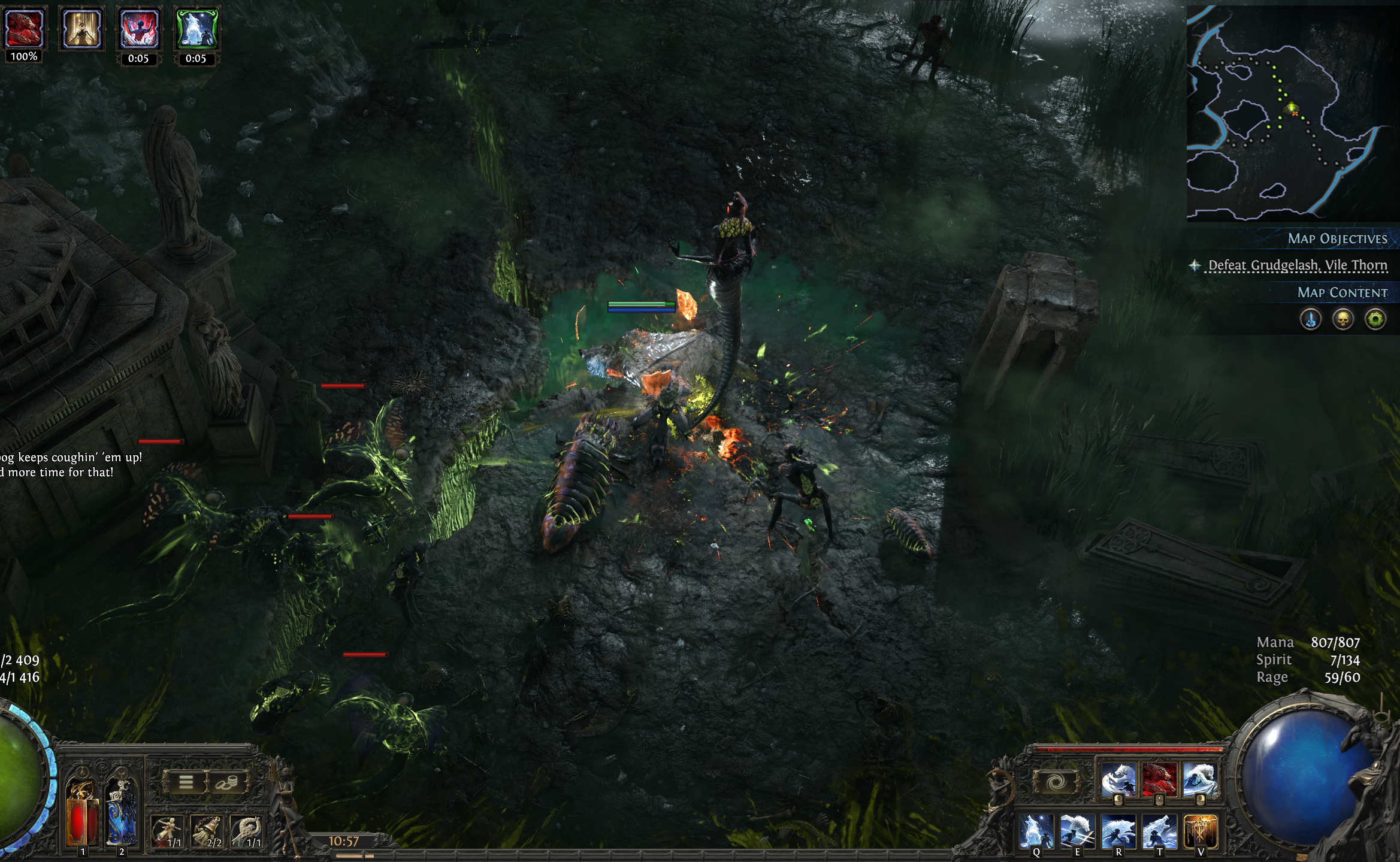This screenshot has width=1400, height=862.
Task: Click the red double-wolf buff showing 100%
Action: coord(24,28)
